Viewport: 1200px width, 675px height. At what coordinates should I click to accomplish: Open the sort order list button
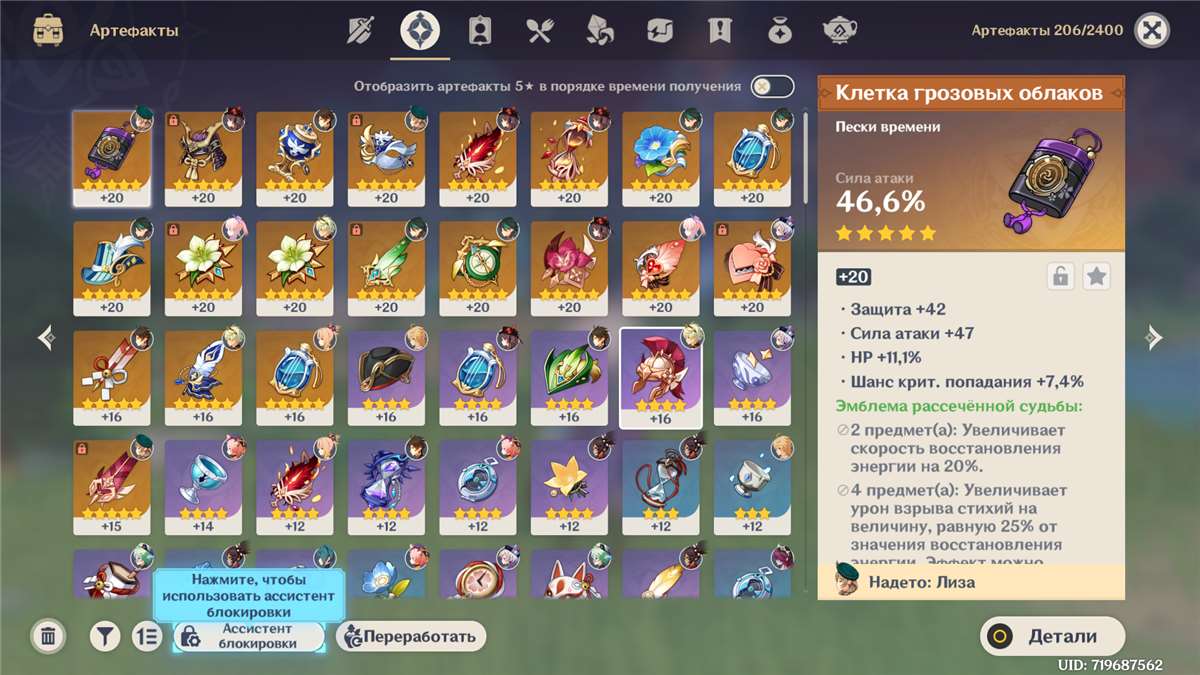pos(147,636)
